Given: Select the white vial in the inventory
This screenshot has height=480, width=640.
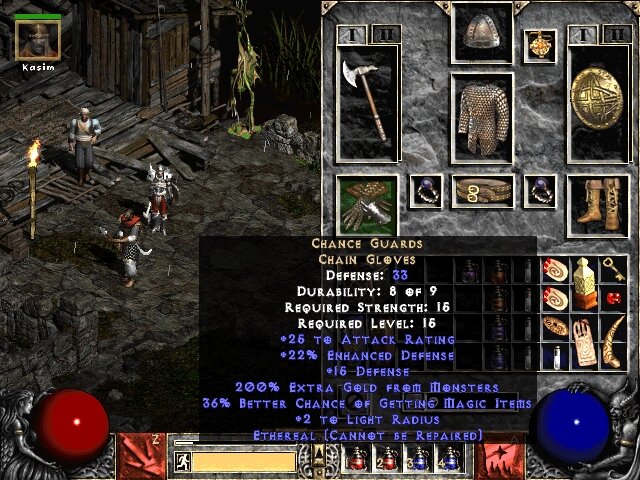Looking at the screenshot, I should pyautogui.click(x=557, y=356).
